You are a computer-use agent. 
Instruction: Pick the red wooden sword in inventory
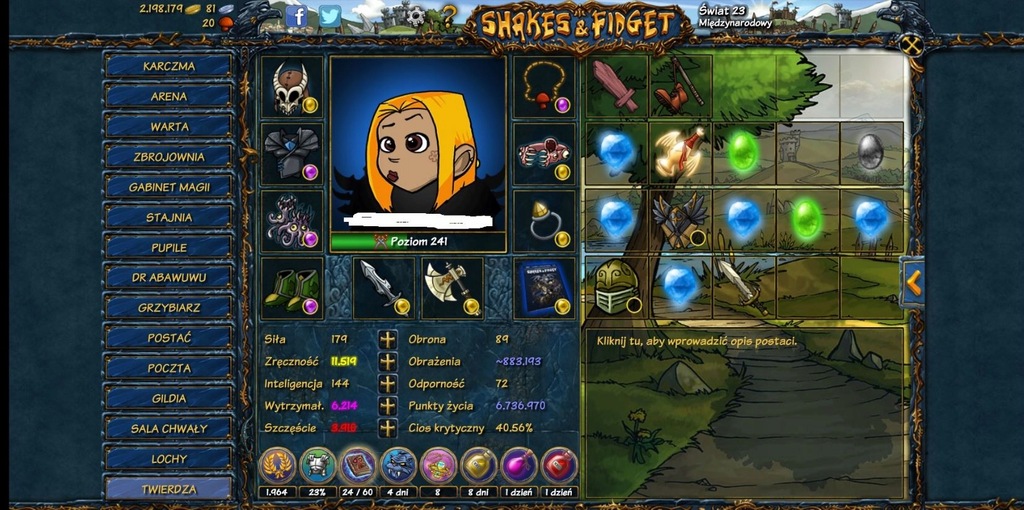click(616, 86)
